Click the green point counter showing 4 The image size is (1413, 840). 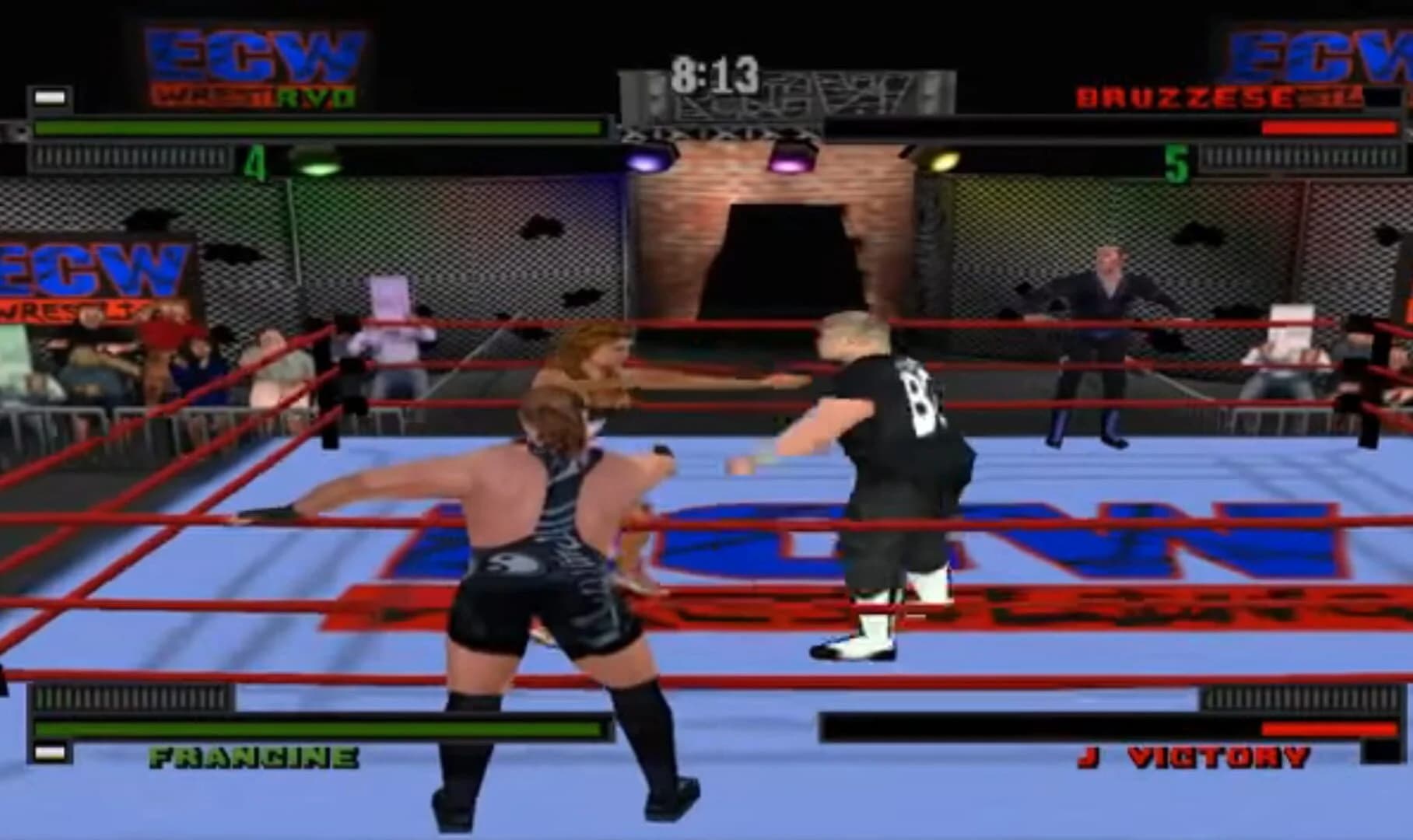pyautogui.click(x=254, y=159)
